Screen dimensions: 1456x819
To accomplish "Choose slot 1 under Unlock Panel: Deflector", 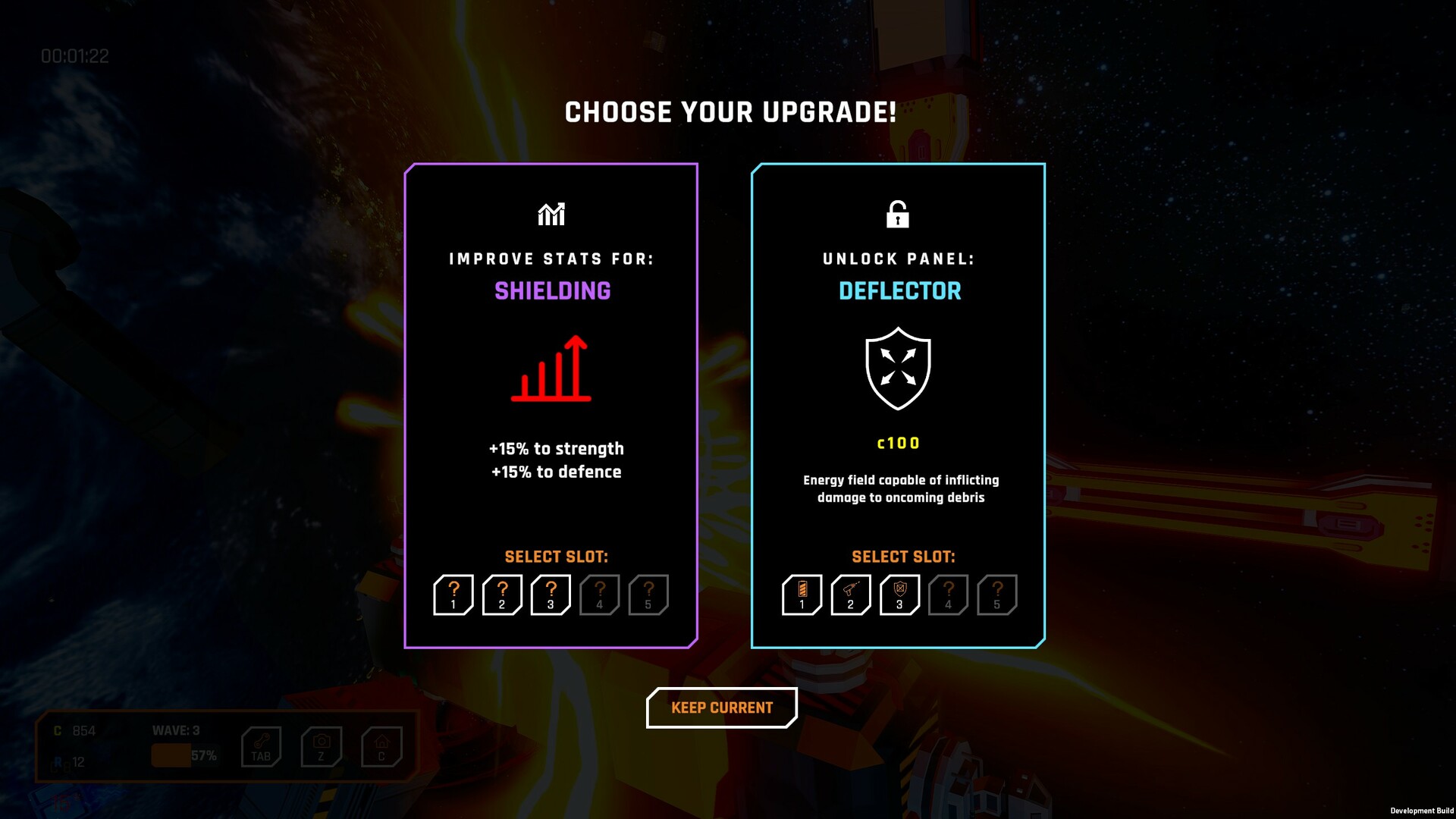I will pos(802,595).
